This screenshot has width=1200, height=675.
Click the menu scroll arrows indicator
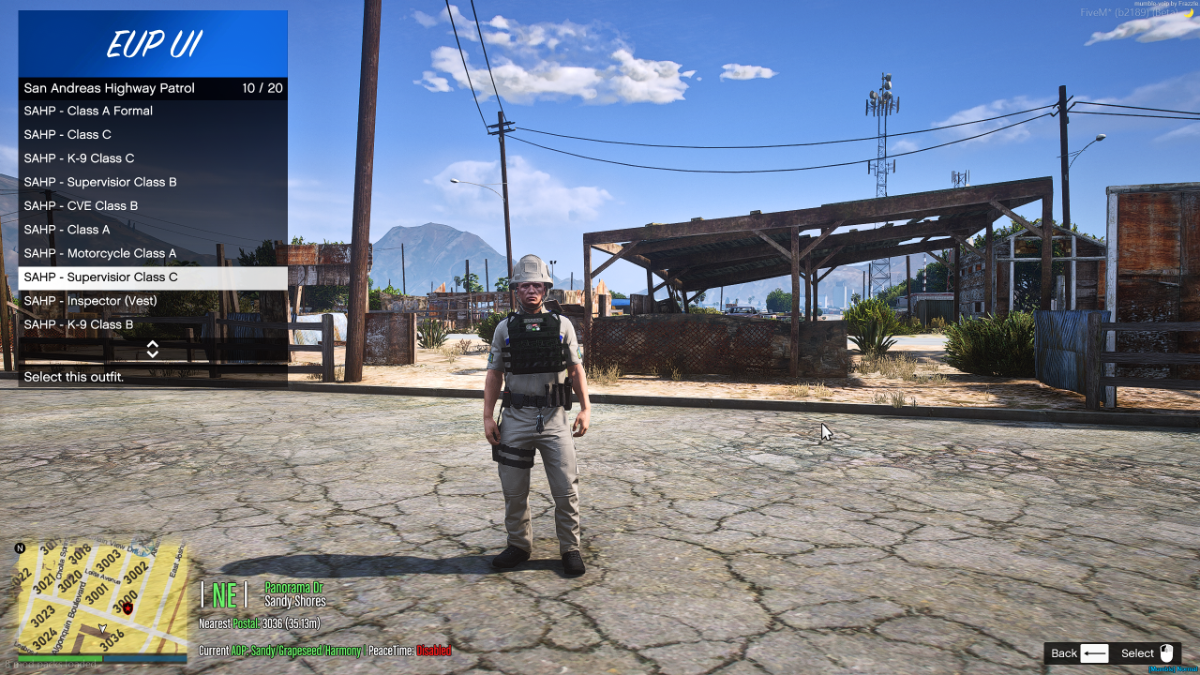click(x=153, y=349)
